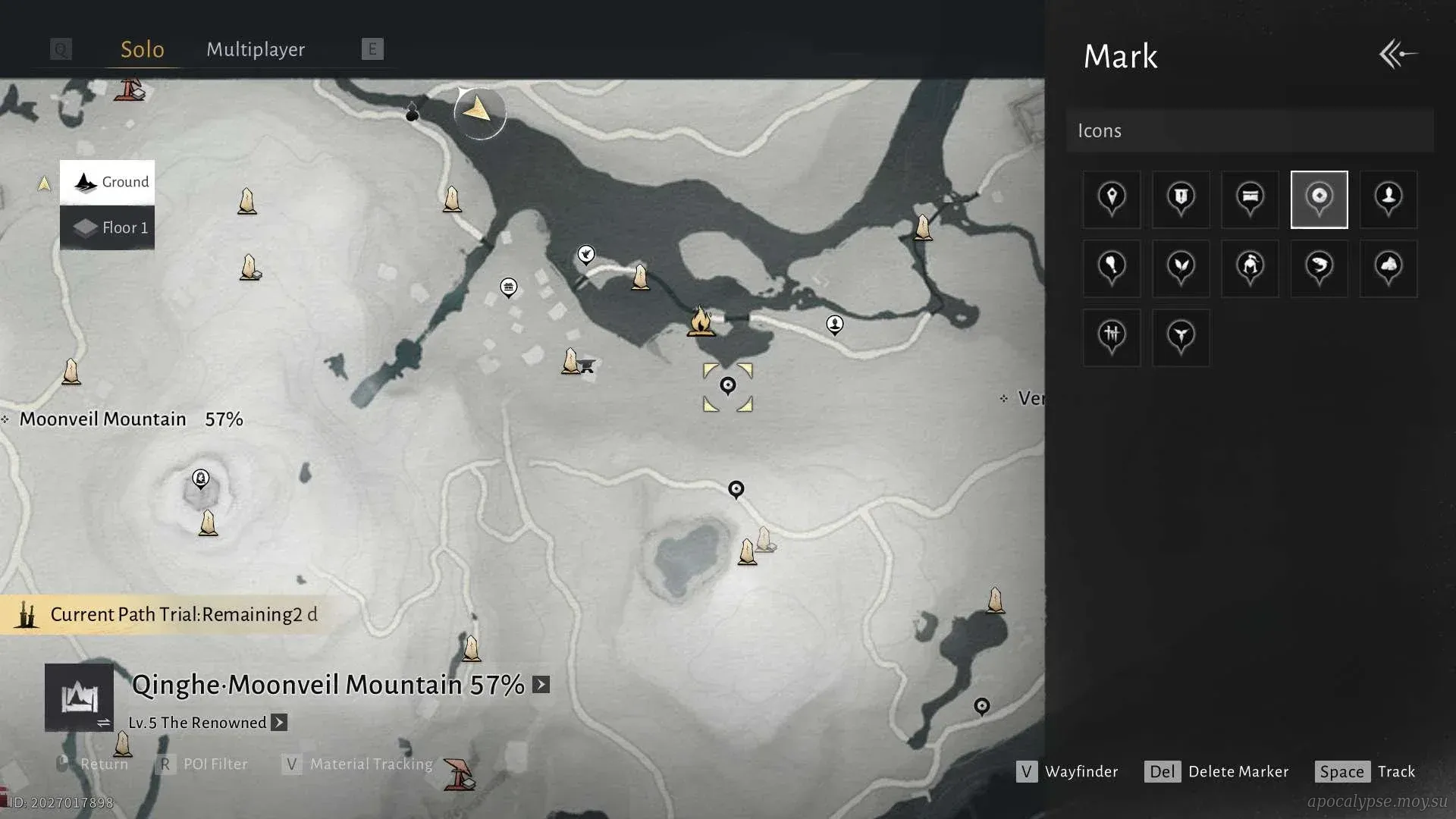
Task: Pick the leaf herb marker icon
Action: pos(1181,268)
